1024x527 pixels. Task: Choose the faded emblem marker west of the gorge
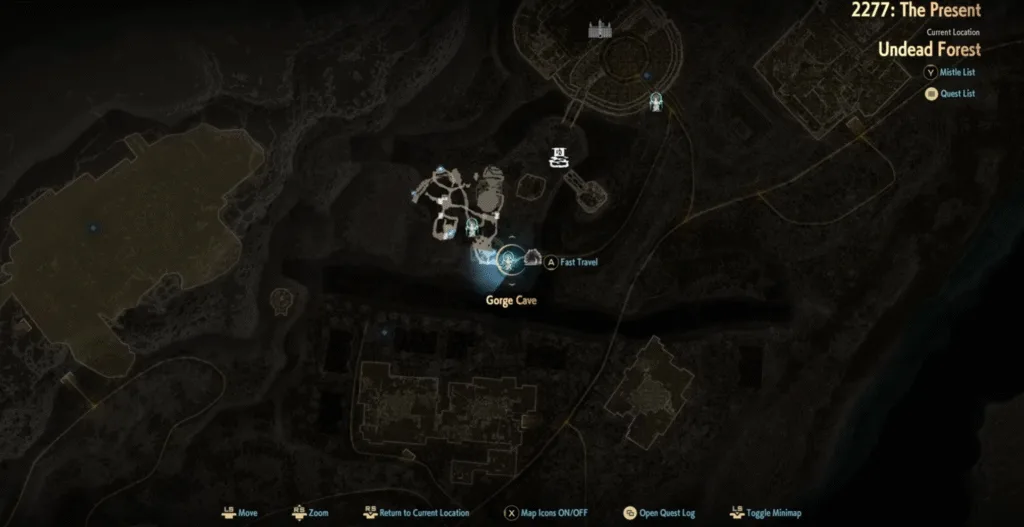[282, 298]
